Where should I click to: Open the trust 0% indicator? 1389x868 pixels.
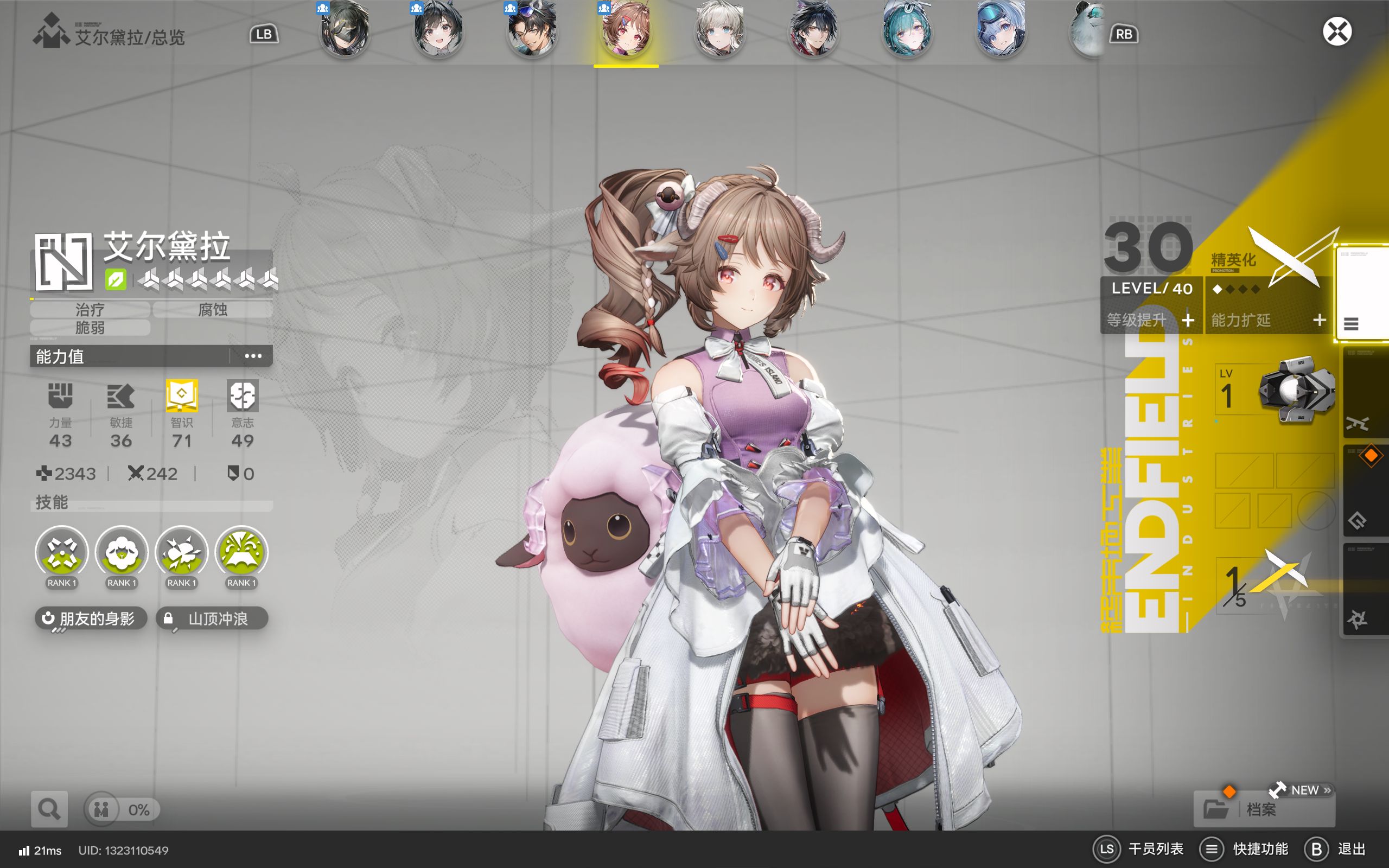pos(122,809)
